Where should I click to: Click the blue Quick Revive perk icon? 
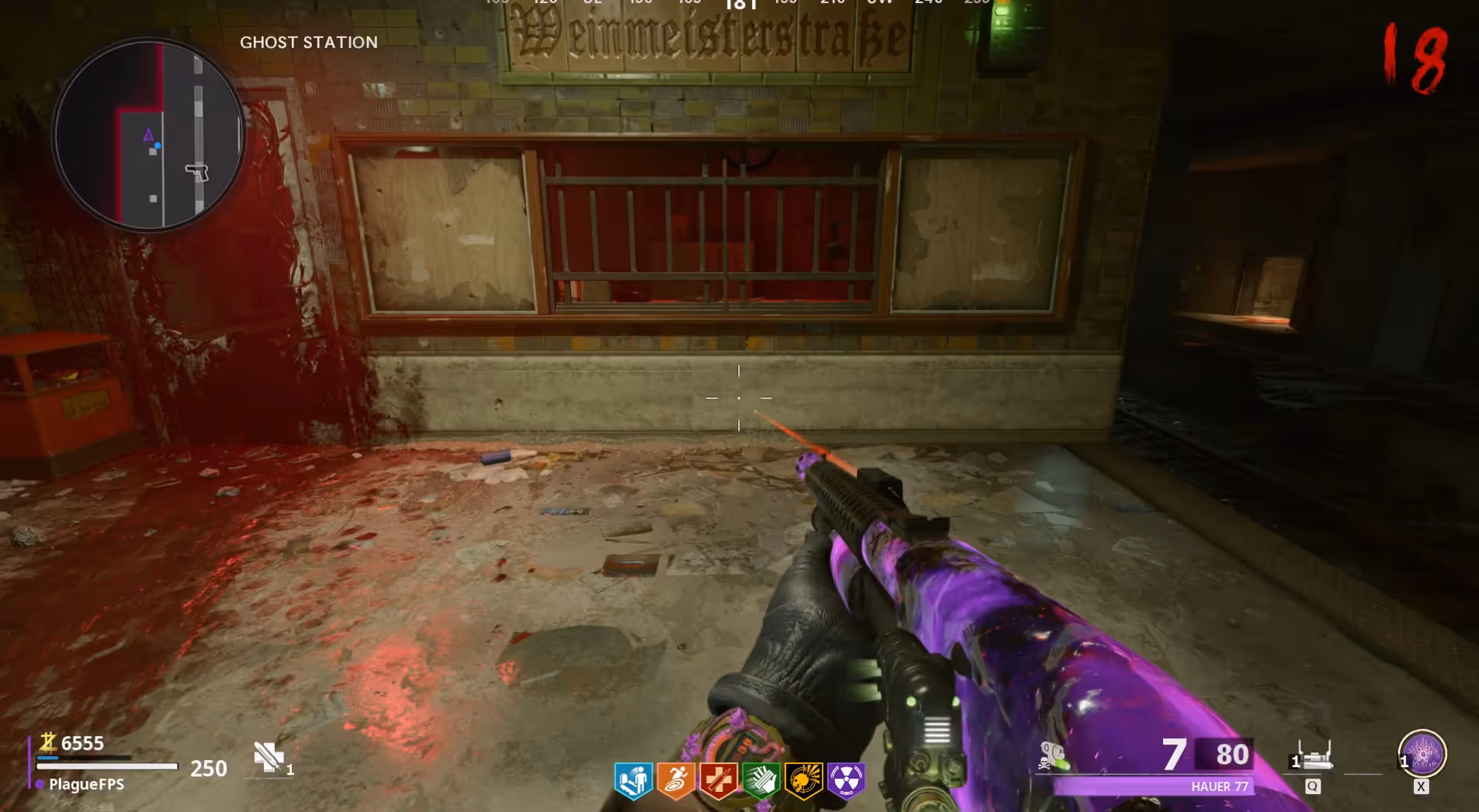pyautogui.click(x=633, y=779)
